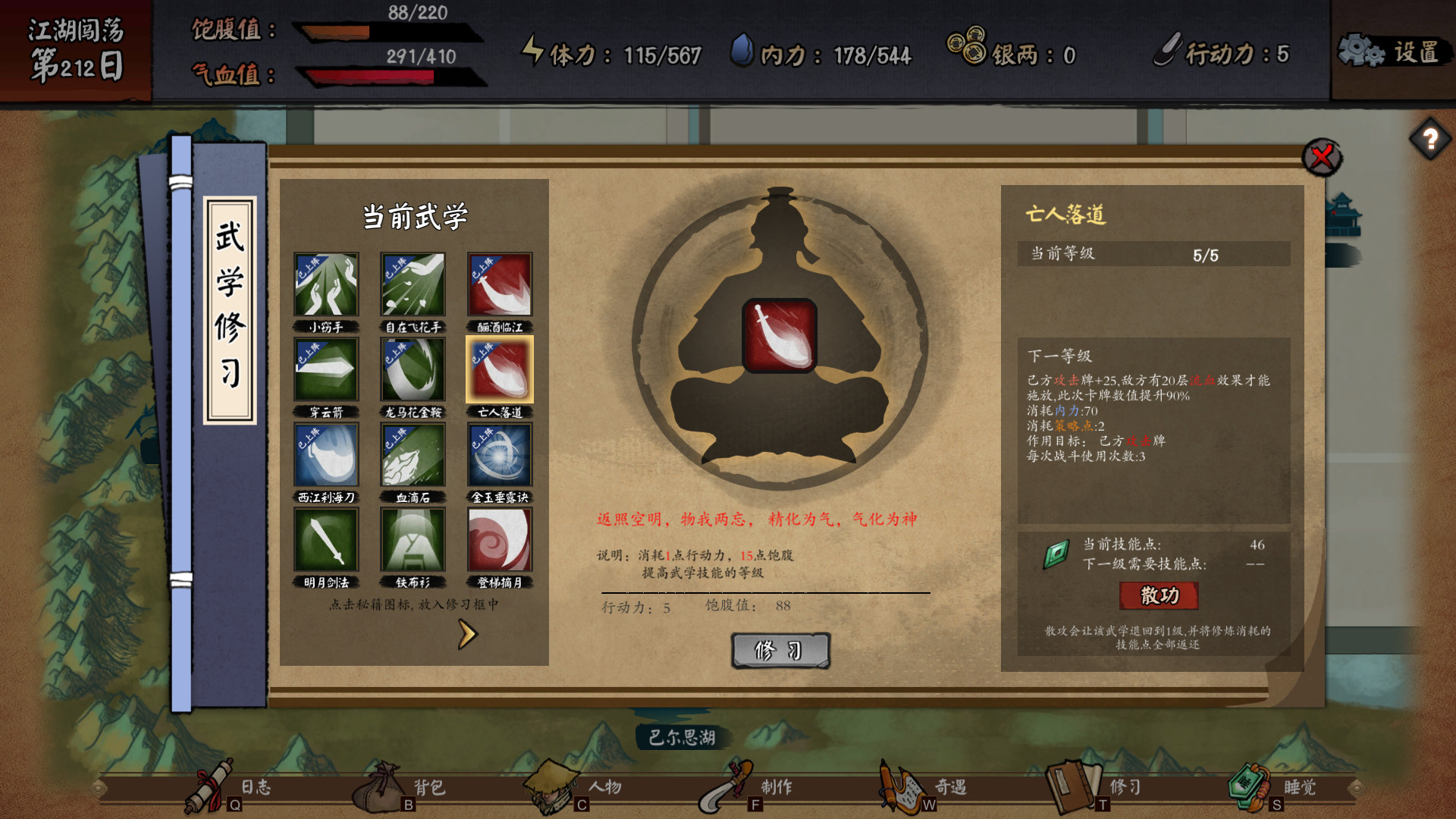The image size is (1456, 819).
Task: Select the 西江利海刀 blade skill
Action: pyautogui.click(x=325, y=454)
